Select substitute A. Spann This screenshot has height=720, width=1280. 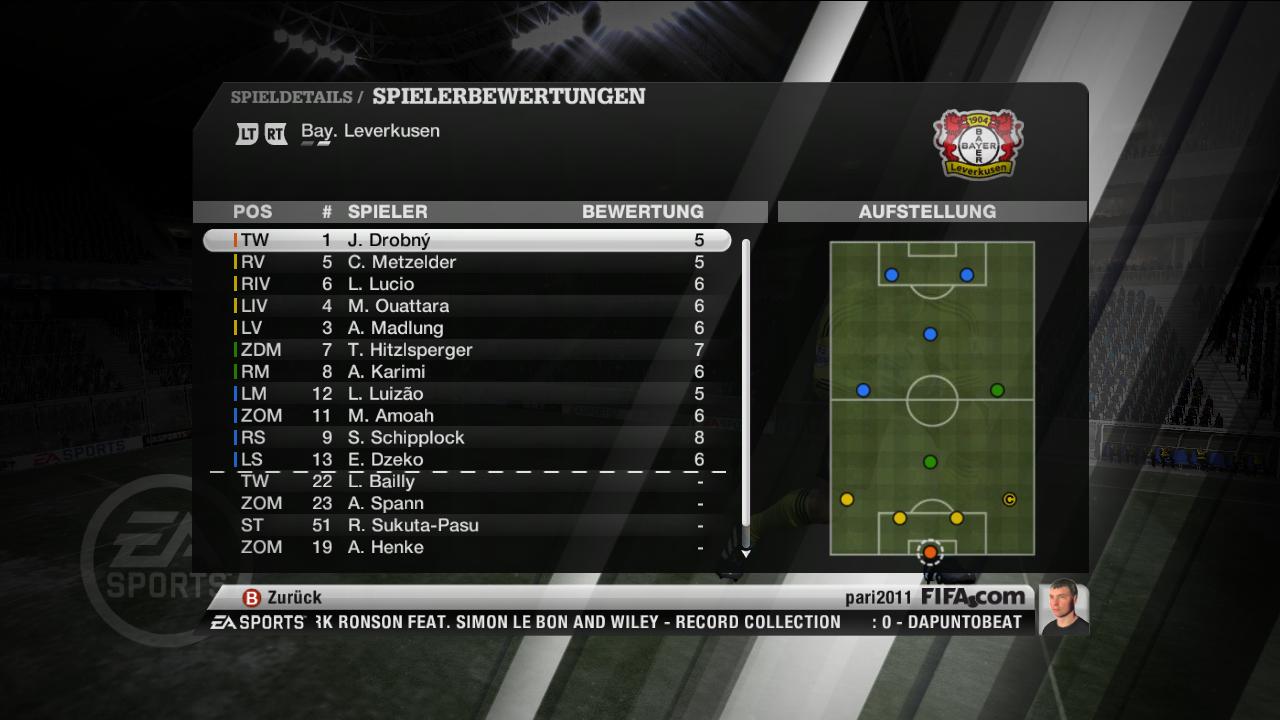coord(466,504)
